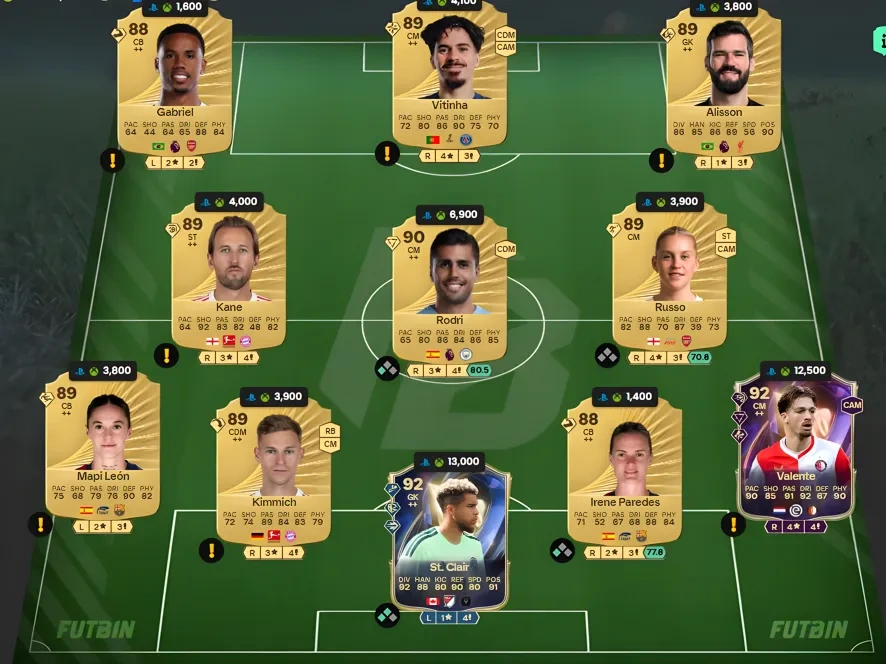Select the Valente special card
This screenshot has width=886, height=664.
point(795,445)
